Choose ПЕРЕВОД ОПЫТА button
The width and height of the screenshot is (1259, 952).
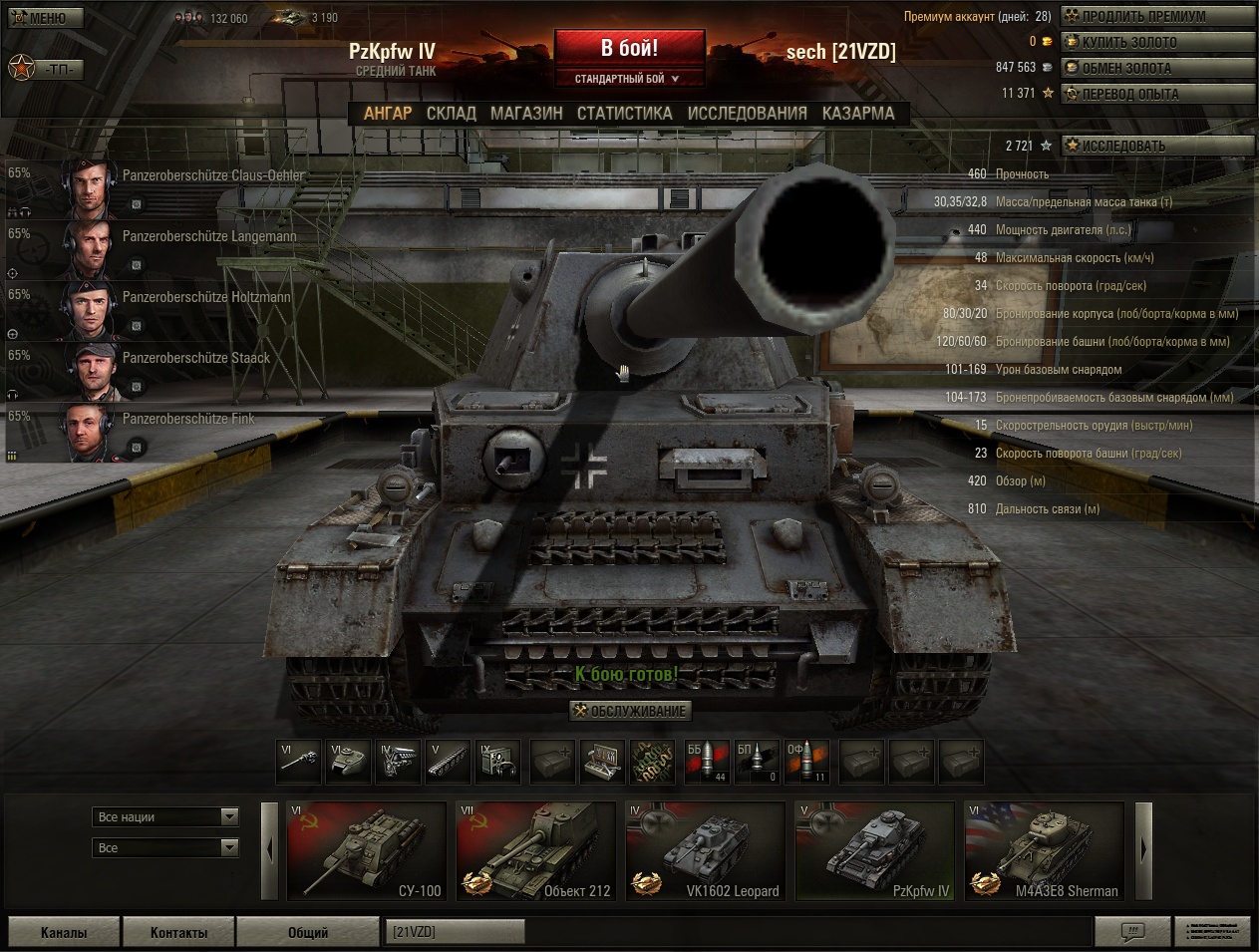click(1156, 94)
